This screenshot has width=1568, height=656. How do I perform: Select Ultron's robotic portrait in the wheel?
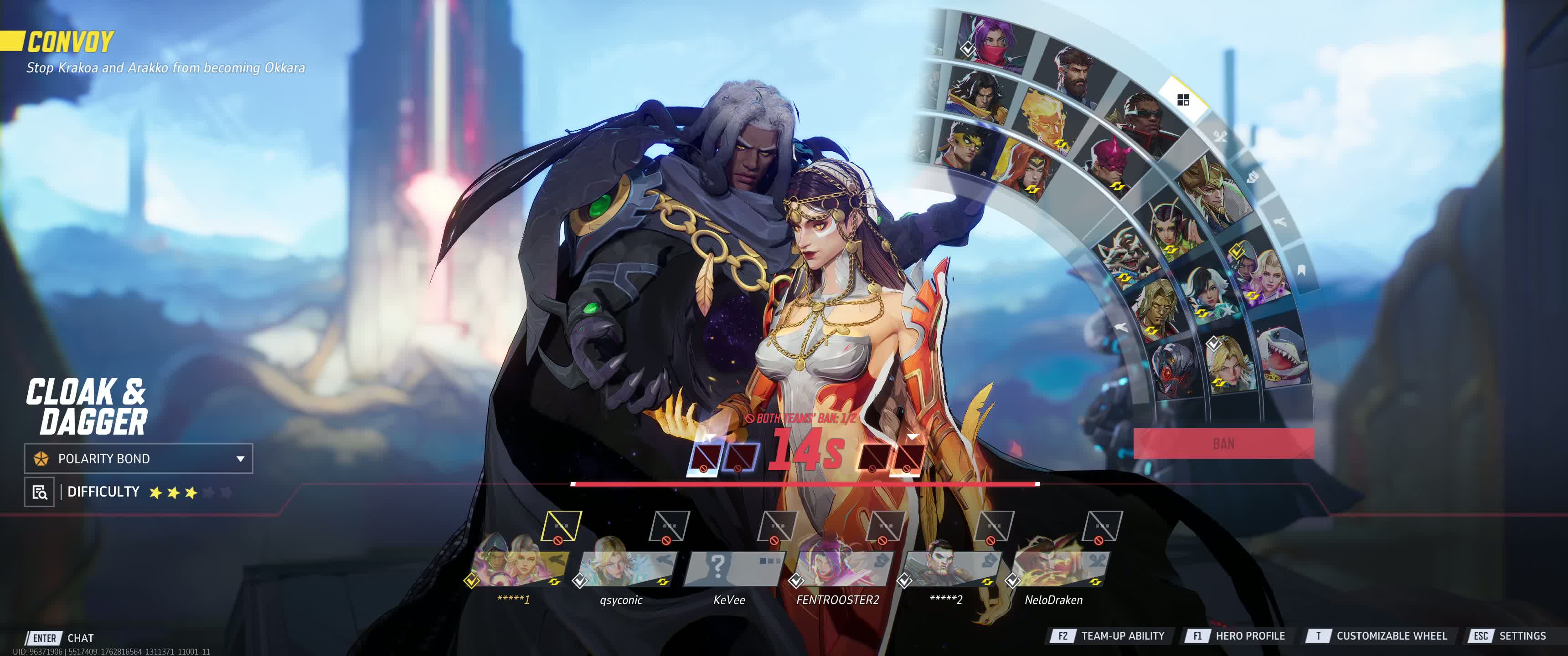tap(1174, 367)
